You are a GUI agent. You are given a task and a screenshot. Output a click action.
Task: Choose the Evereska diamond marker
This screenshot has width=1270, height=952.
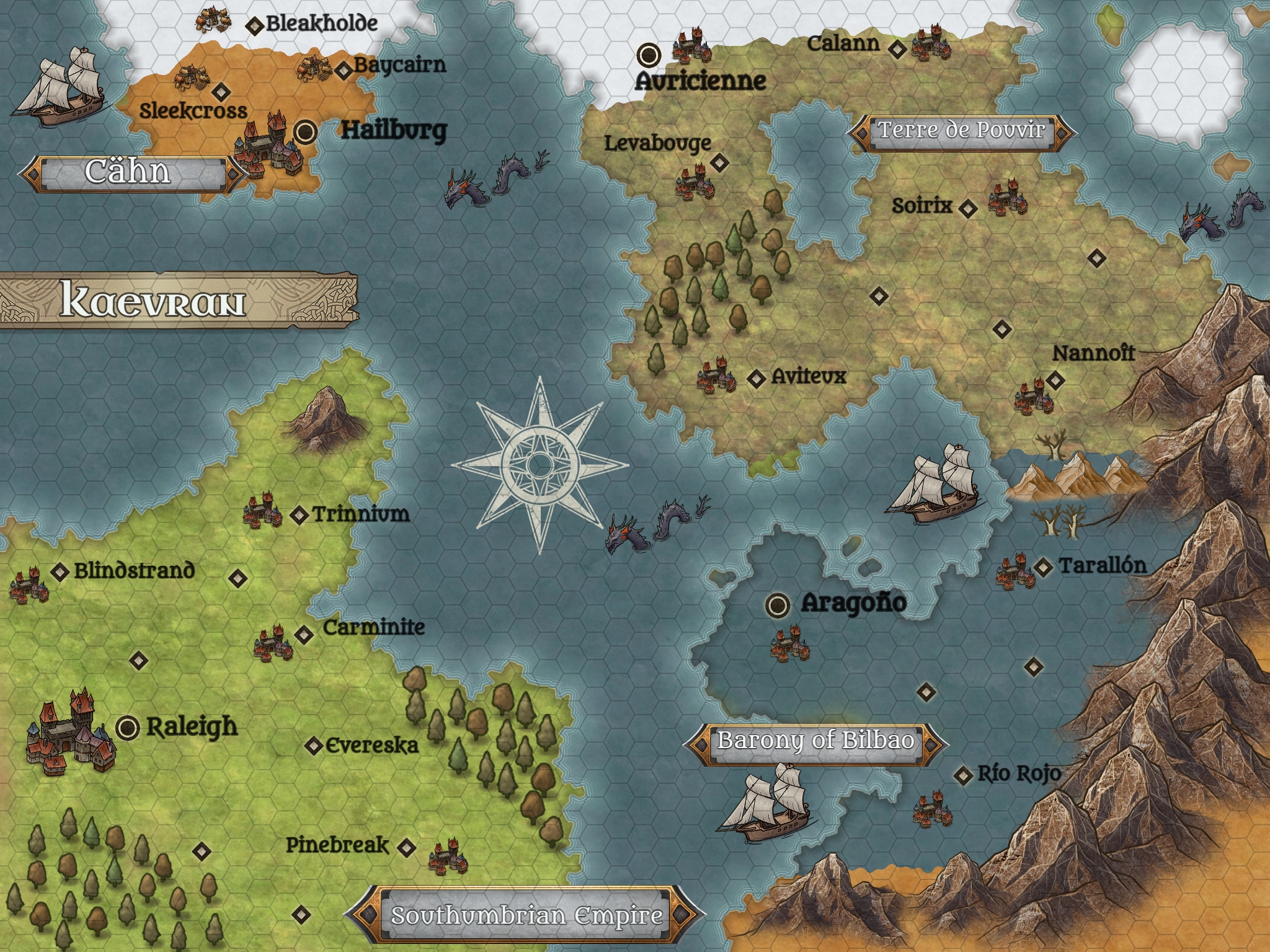click(314, 746)
